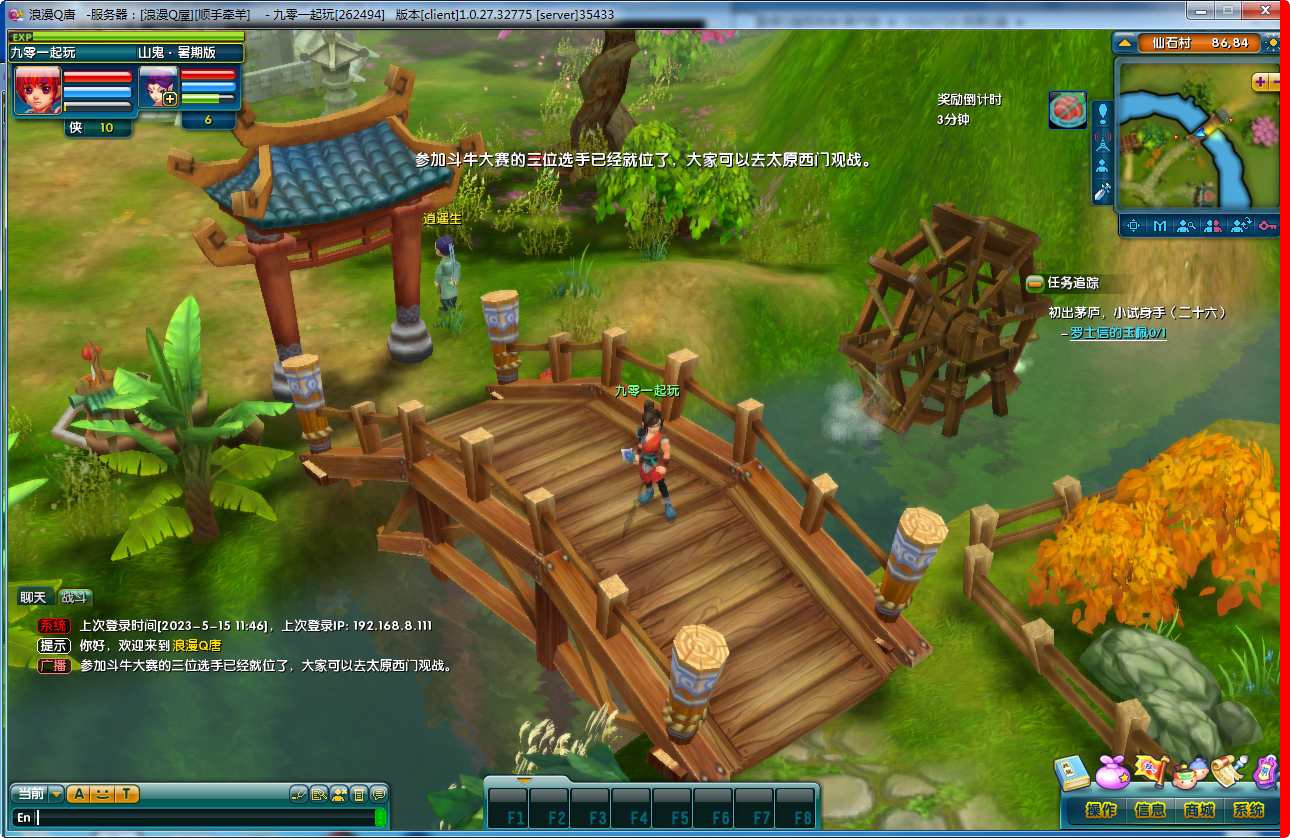Viewport: 1290px width, 838px height.
Task: Toggle the A font option in chat bar
Action: 78,794
